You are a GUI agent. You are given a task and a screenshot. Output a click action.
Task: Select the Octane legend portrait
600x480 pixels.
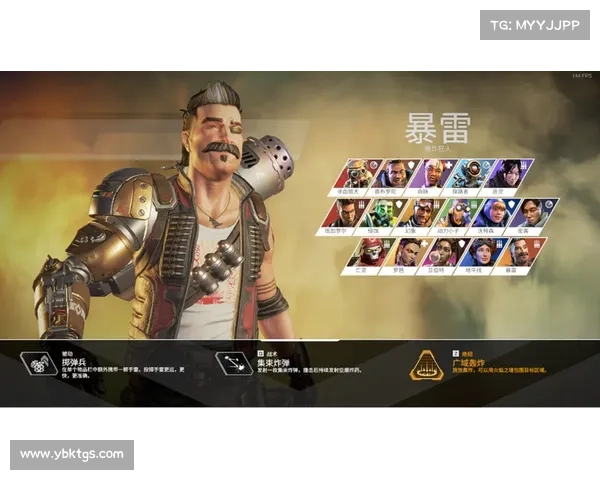coord(458,213)
